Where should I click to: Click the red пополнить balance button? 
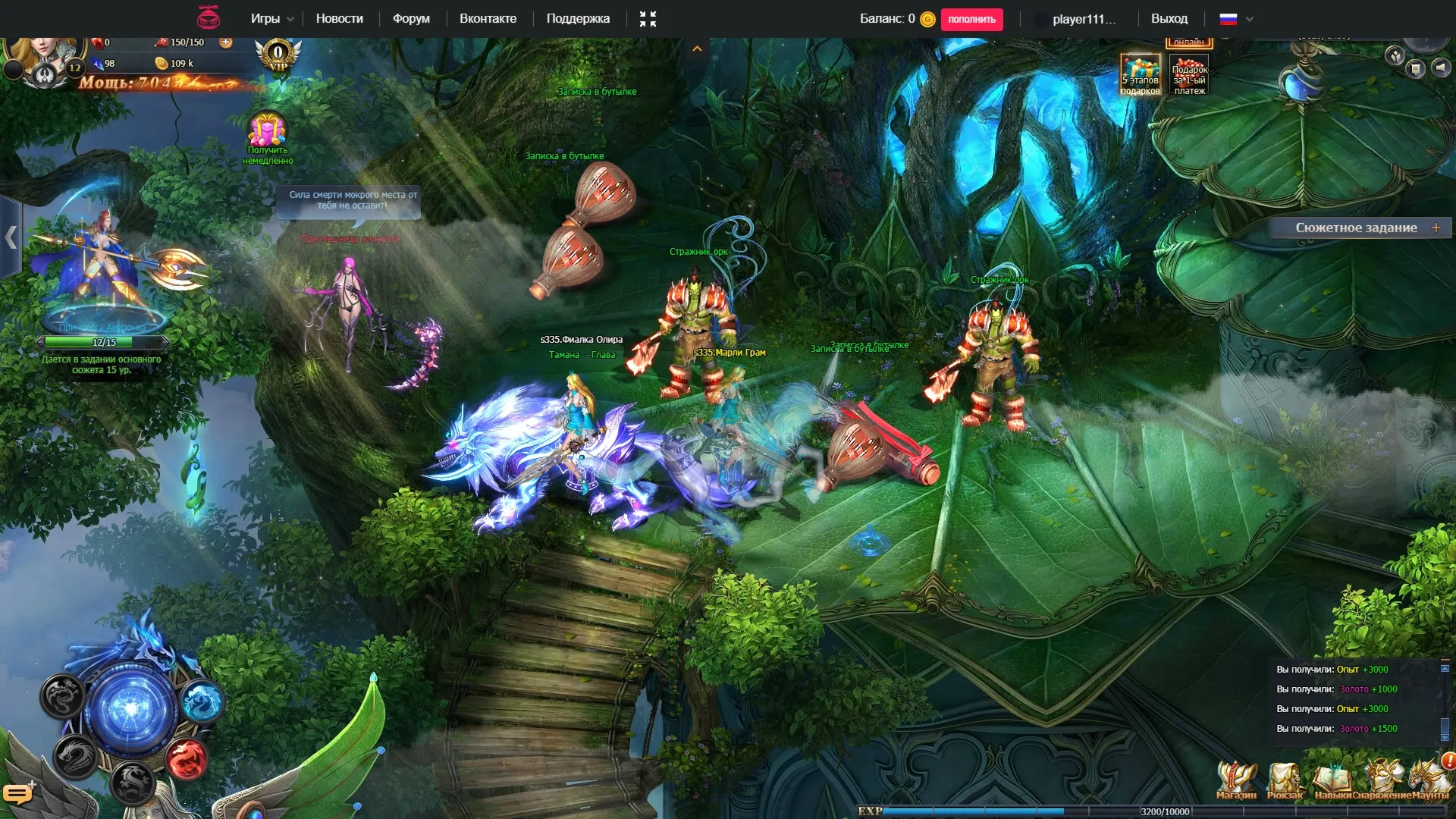pyautogui.click(x=971, y=19)
